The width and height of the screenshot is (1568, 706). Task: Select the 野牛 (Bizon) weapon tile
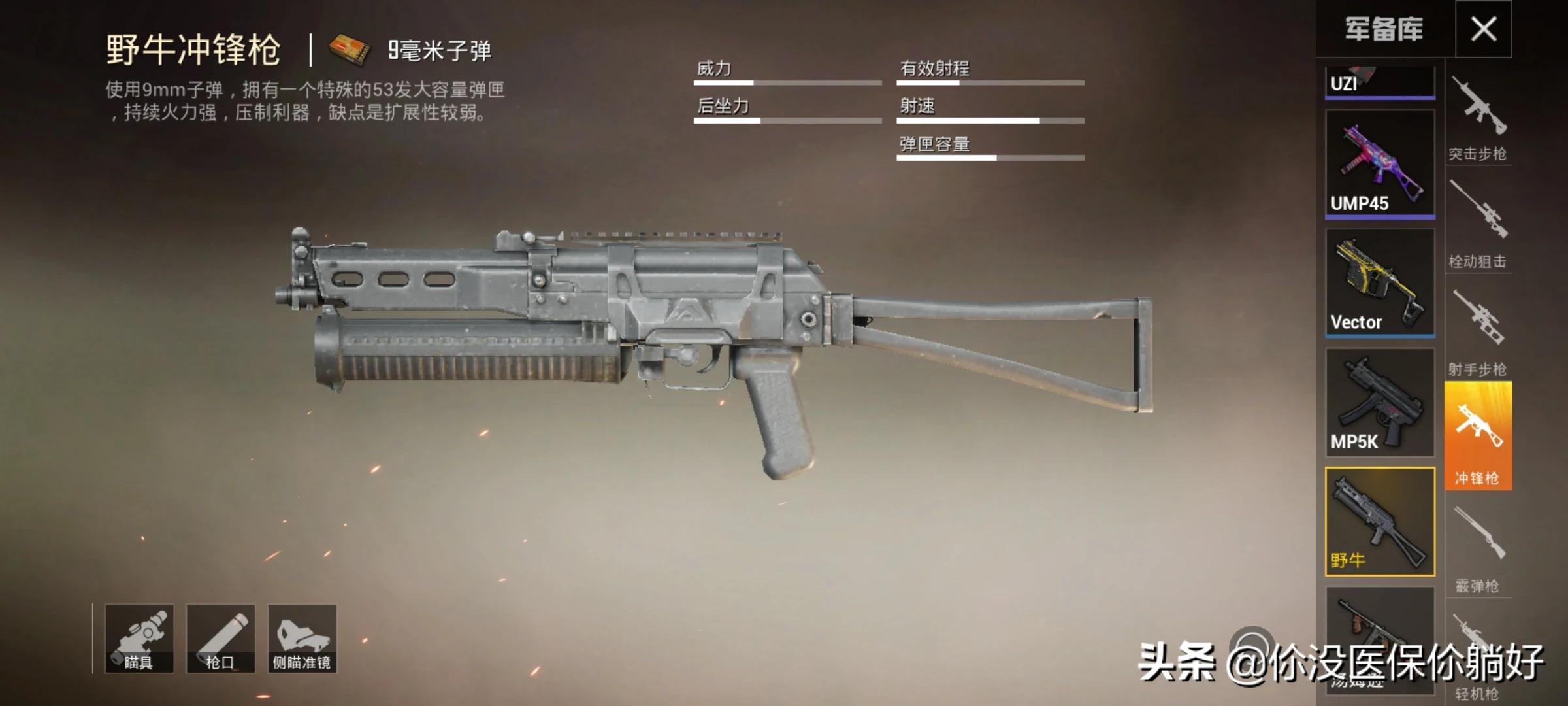click(1379, 521)
